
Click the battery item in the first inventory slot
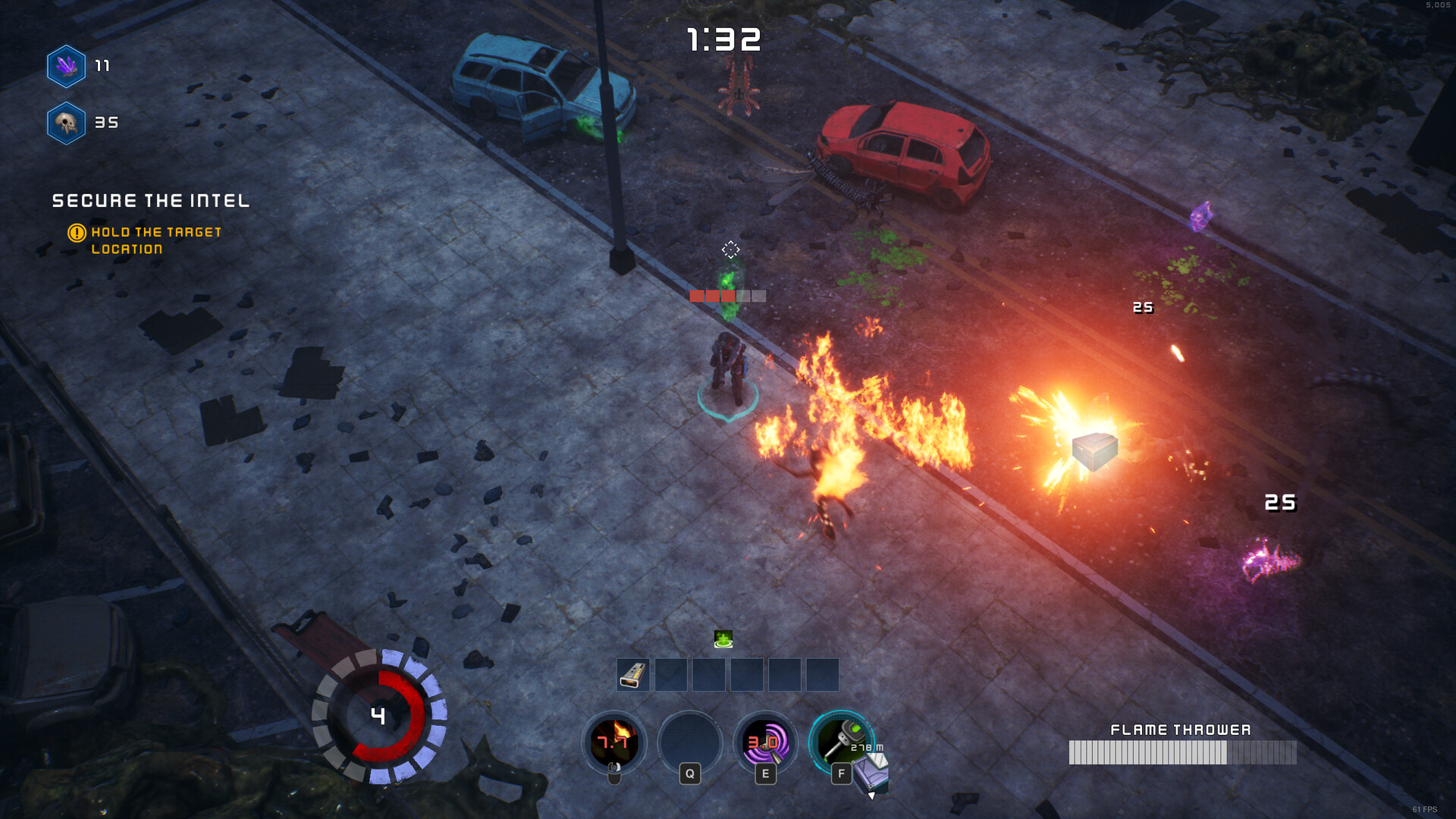[x=632, y=674]
